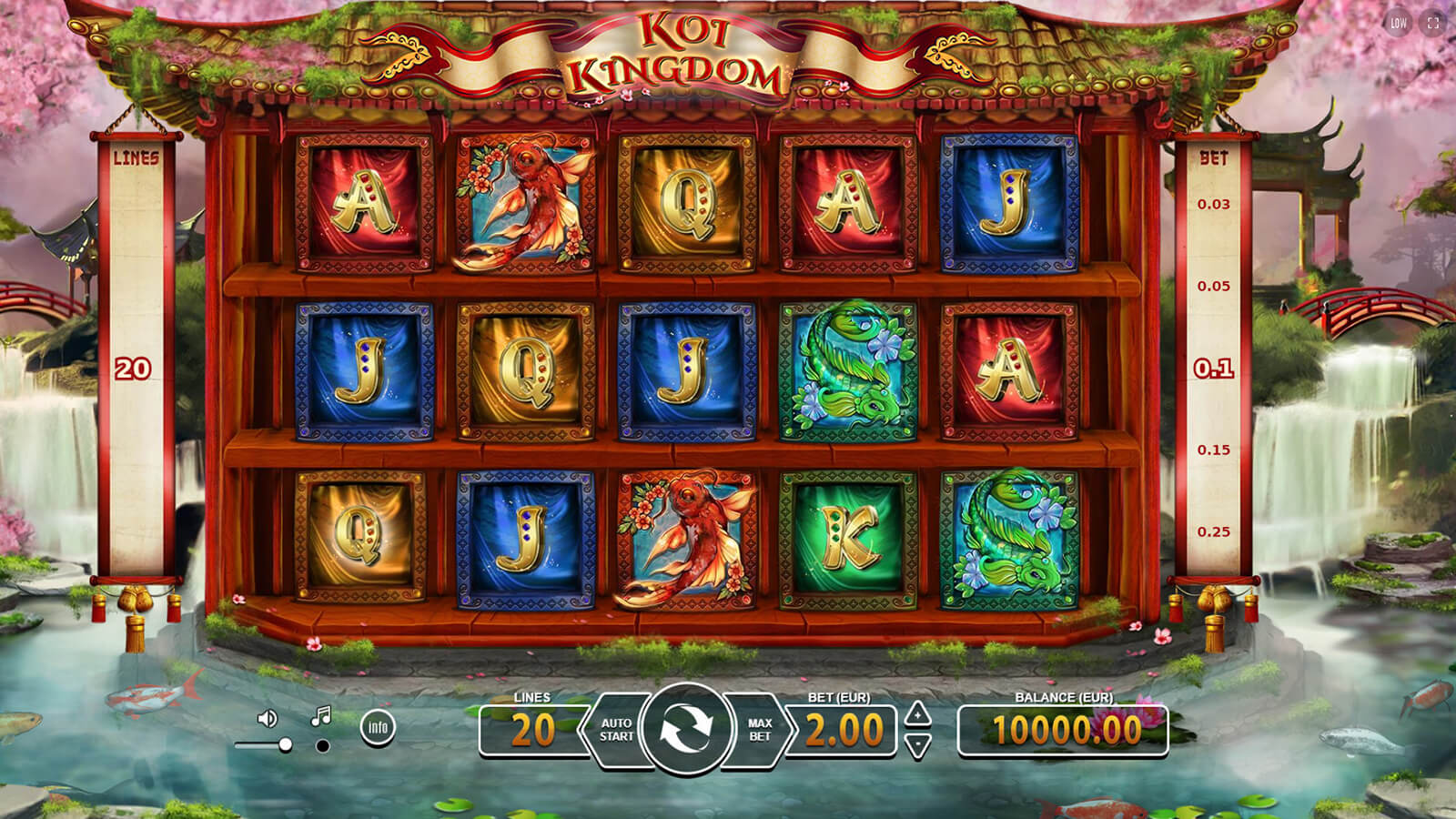The image size is (1456, 819).
Task: Spin the reels with the circular arrows button
Action: tap(685, 729)
